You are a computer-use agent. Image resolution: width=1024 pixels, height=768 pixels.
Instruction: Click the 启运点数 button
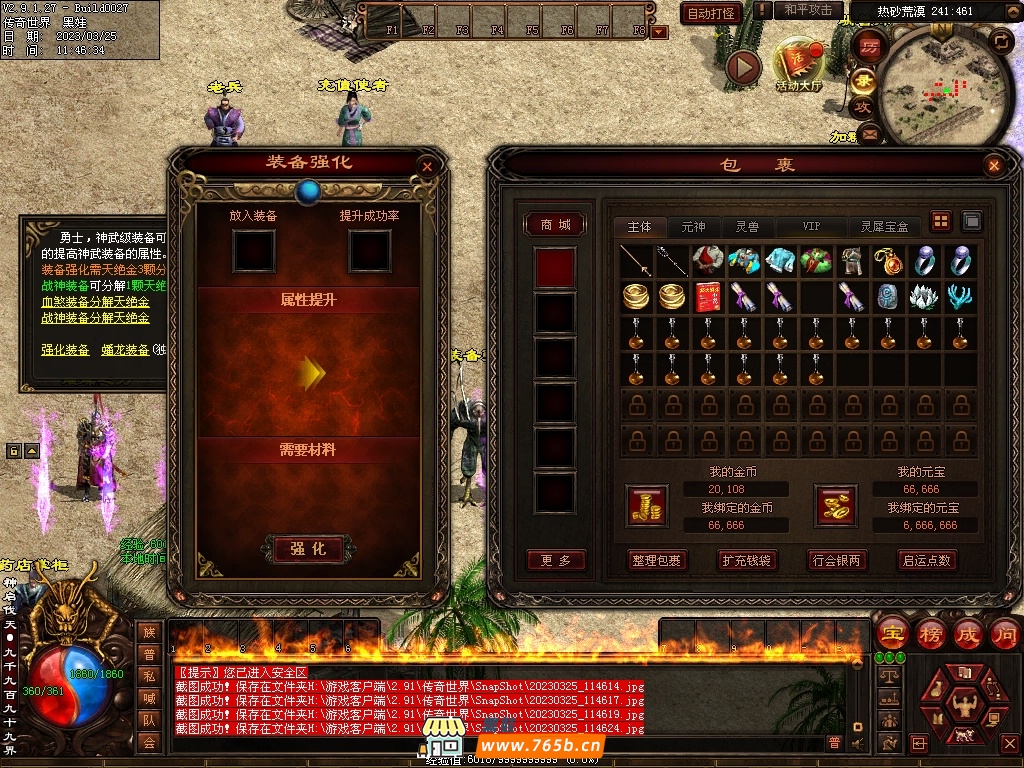click(x=927, y=561)
